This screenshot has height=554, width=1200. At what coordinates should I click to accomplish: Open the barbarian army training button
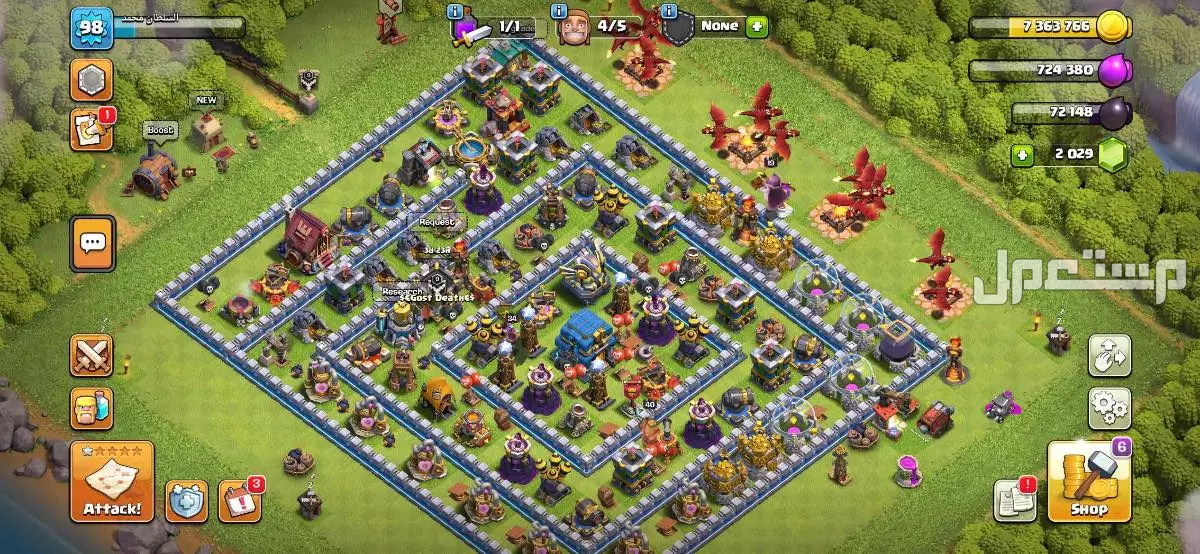pos(90,408)
